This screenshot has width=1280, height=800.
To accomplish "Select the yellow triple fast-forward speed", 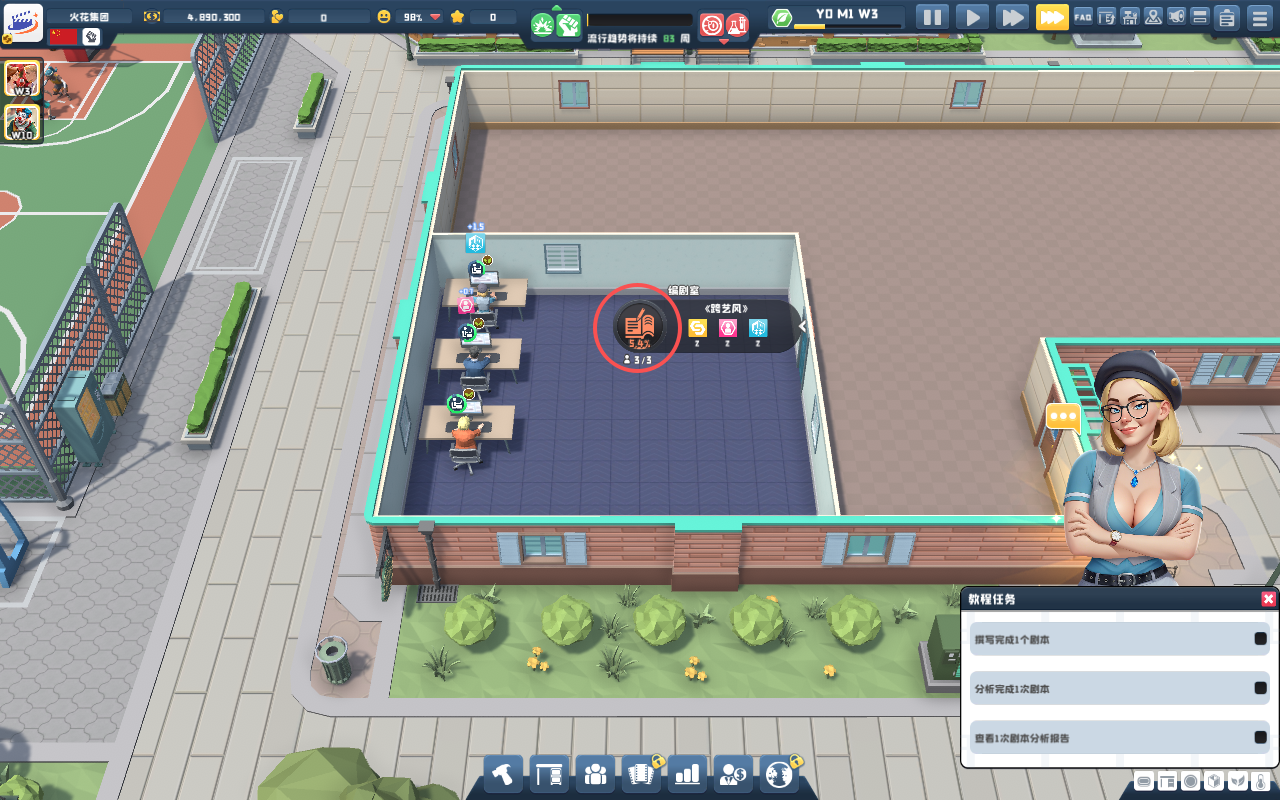I will pyautogui.click(x=1052, y=17).
